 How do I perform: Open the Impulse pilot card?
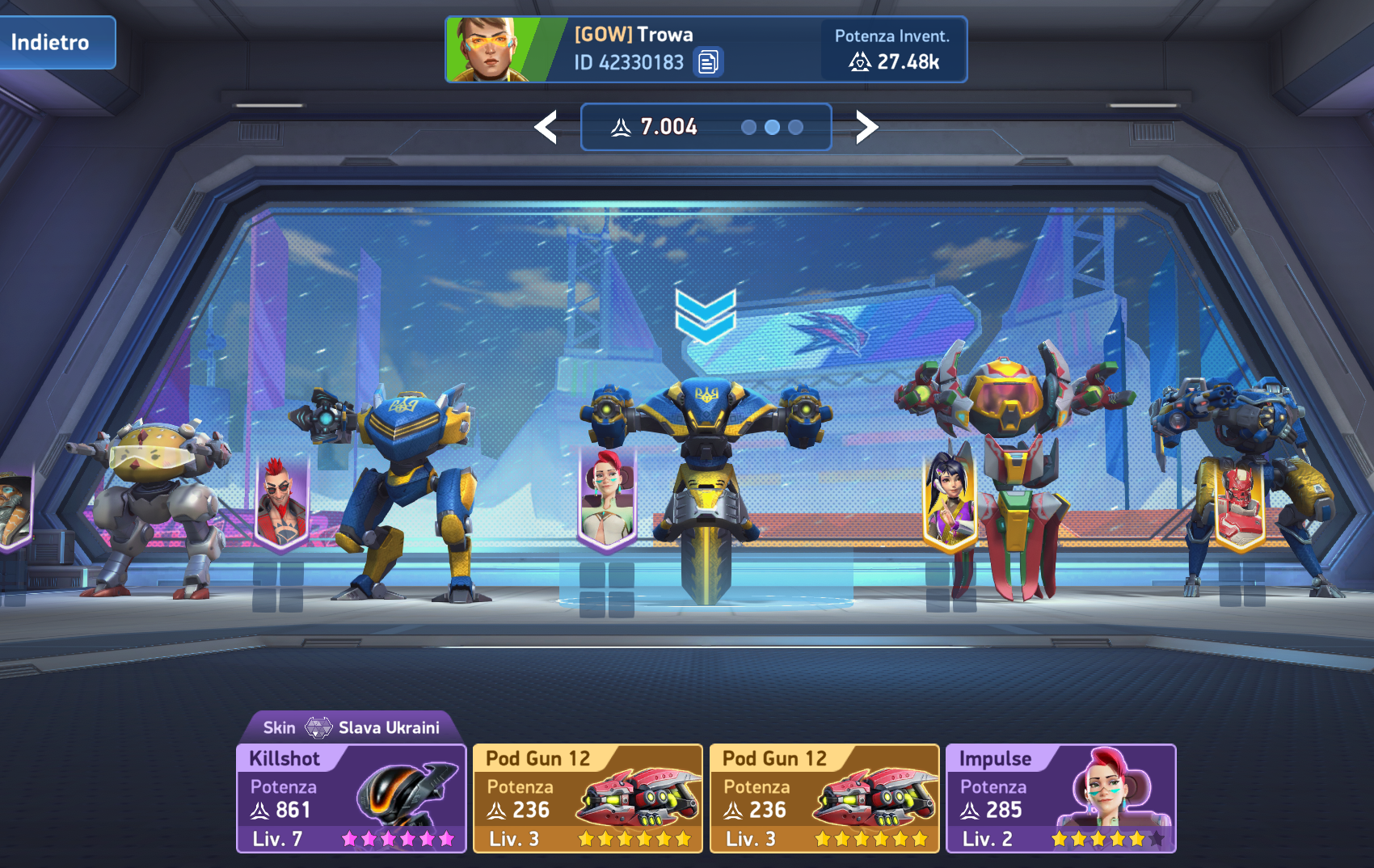click(1060, 798)
